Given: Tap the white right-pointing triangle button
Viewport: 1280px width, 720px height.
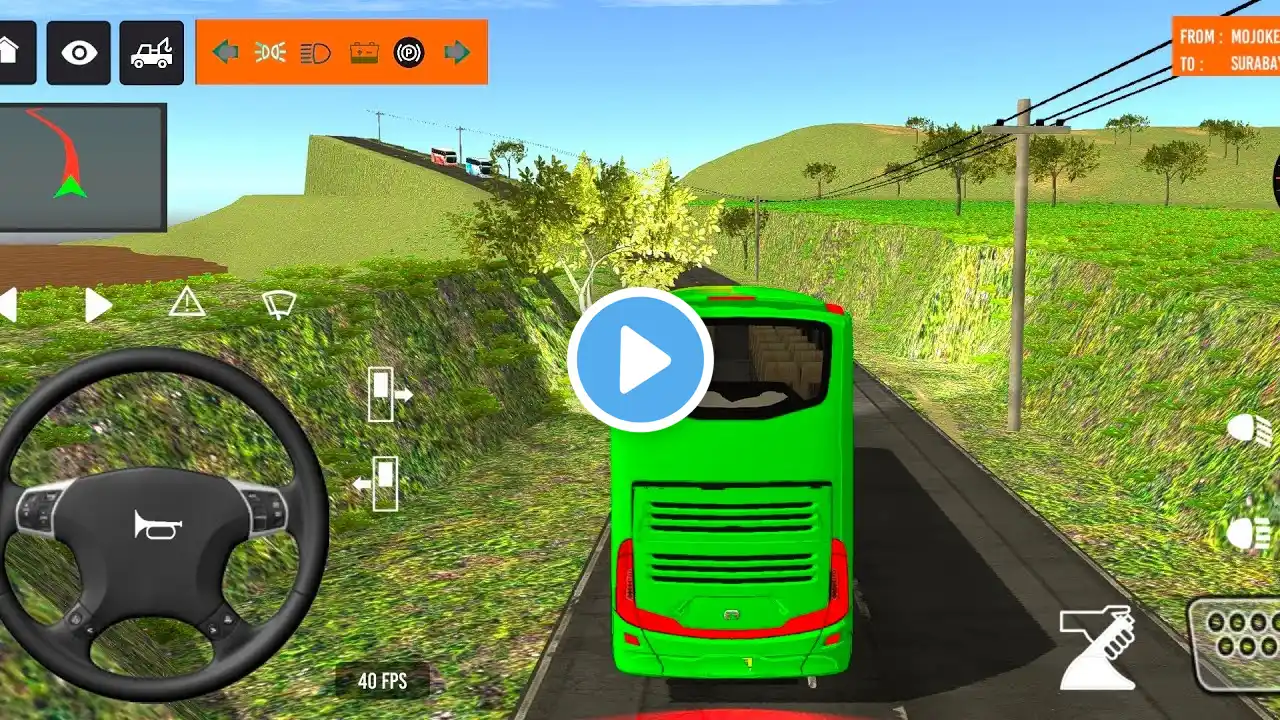Looking at the screenshot, I should tap(97, 305).
